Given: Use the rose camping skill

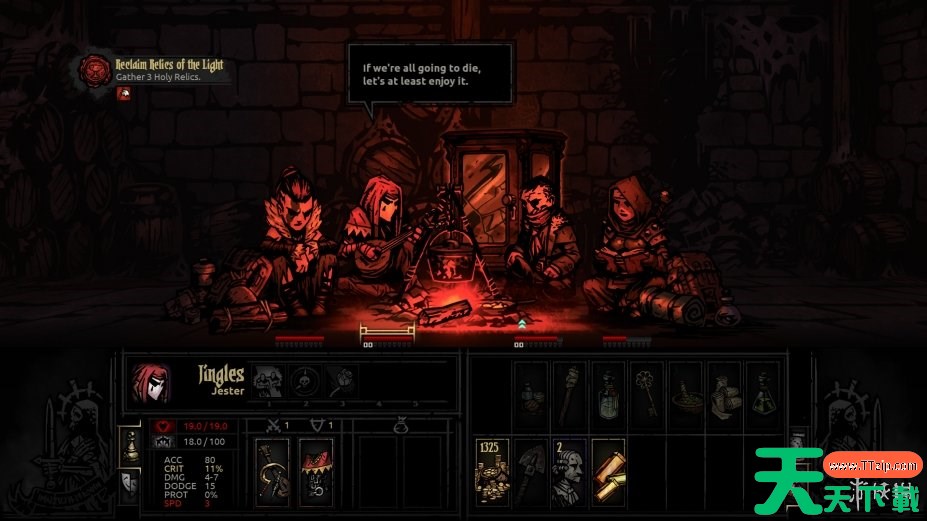Looking at the screenshot, I should point(340,381).
